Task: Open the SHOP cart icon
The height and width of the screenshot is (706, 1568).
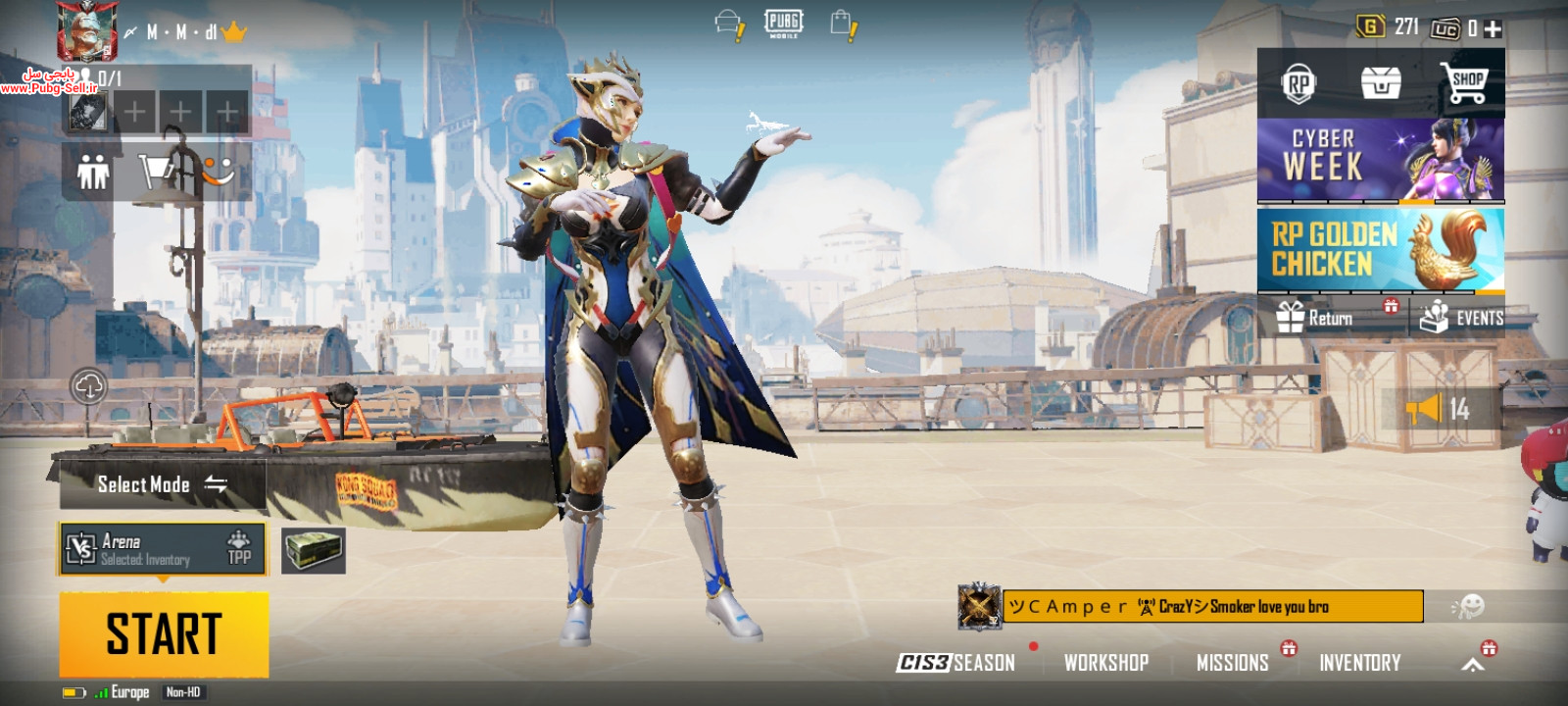Action: pos(1465,82)
